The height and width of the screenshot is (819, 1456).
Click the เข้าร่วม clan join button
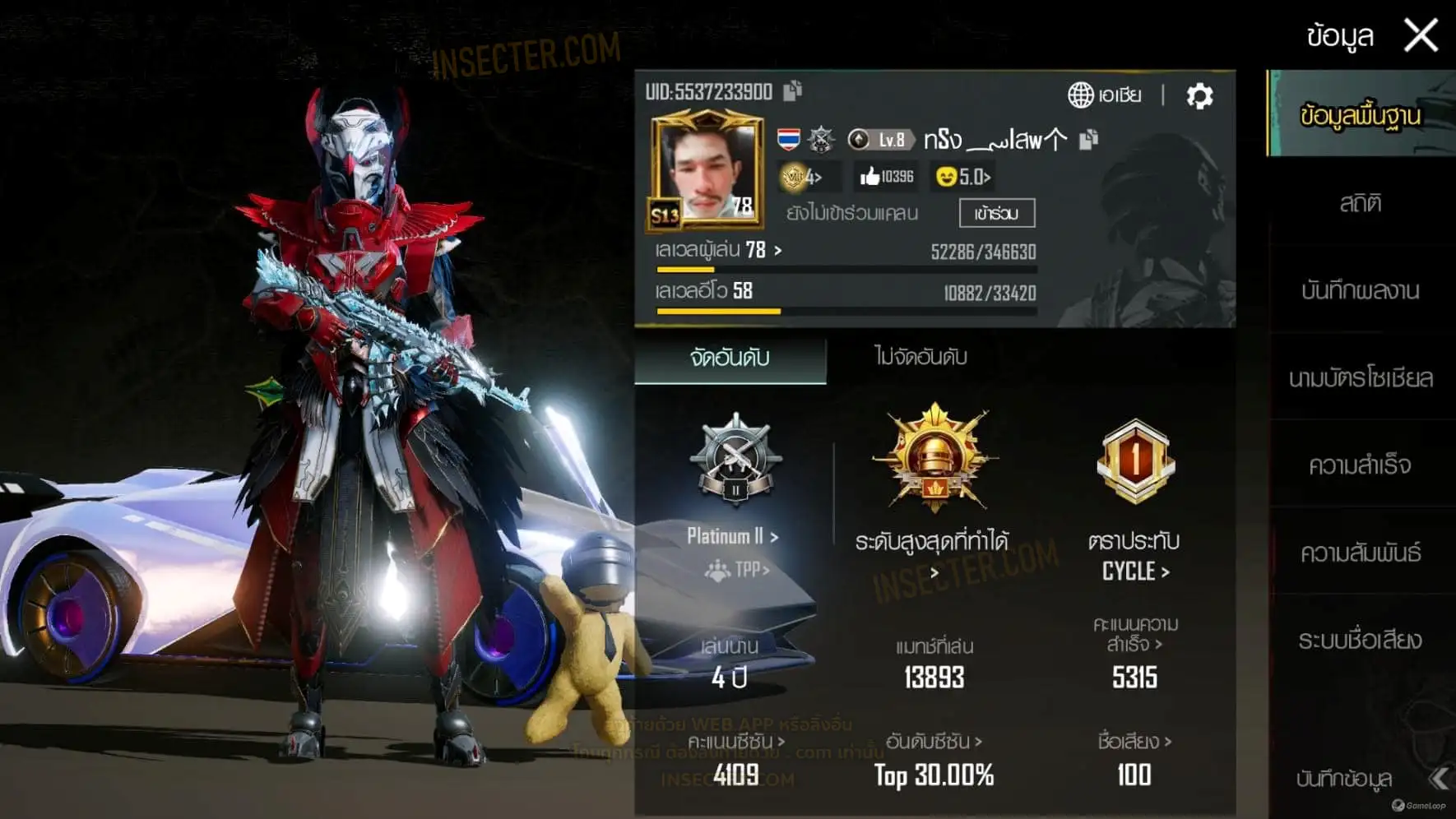point(996,214)
